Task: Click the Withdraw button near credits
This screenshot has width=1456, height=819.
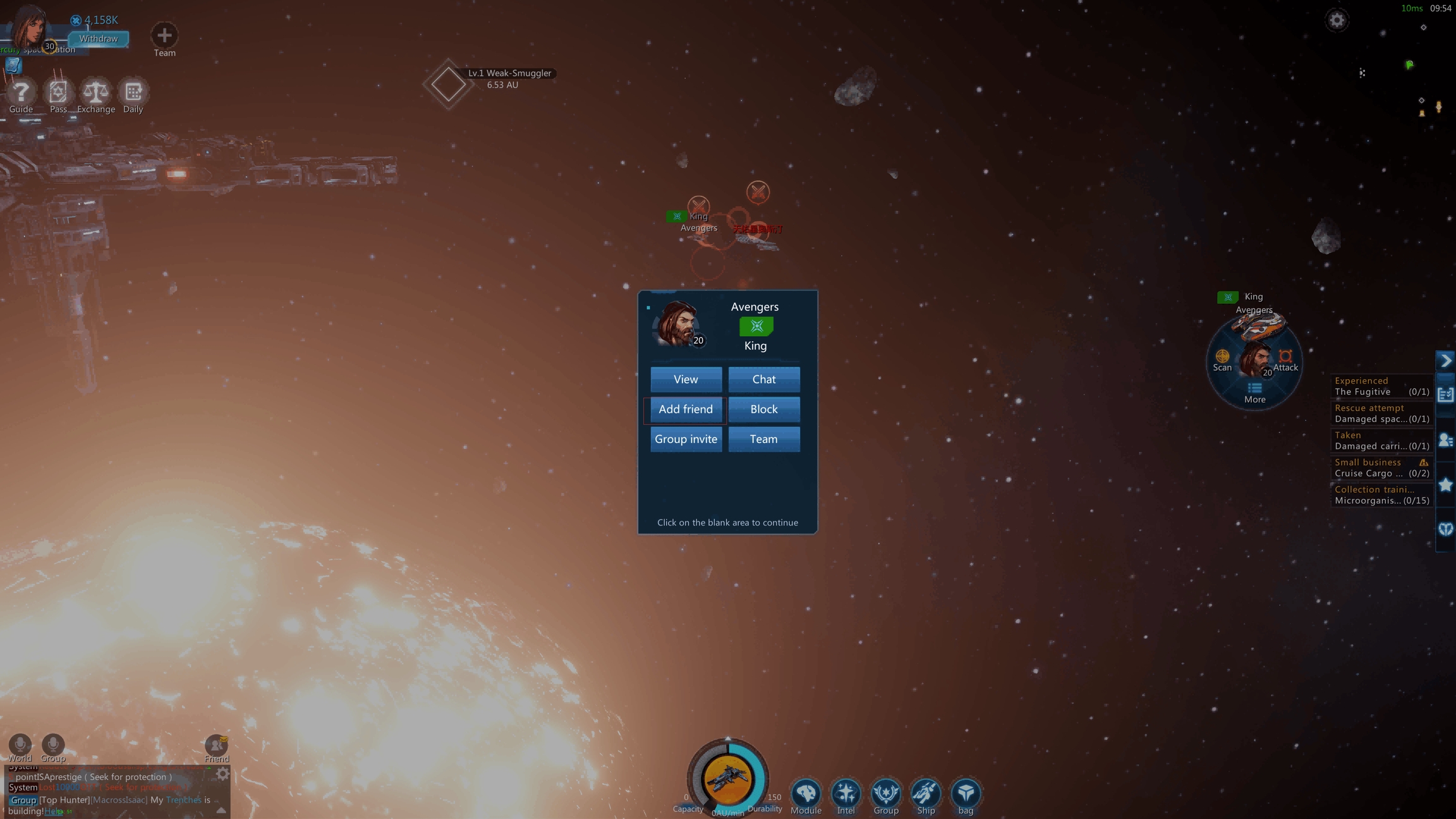Action: pyautogui.click(x=99, y=39)
